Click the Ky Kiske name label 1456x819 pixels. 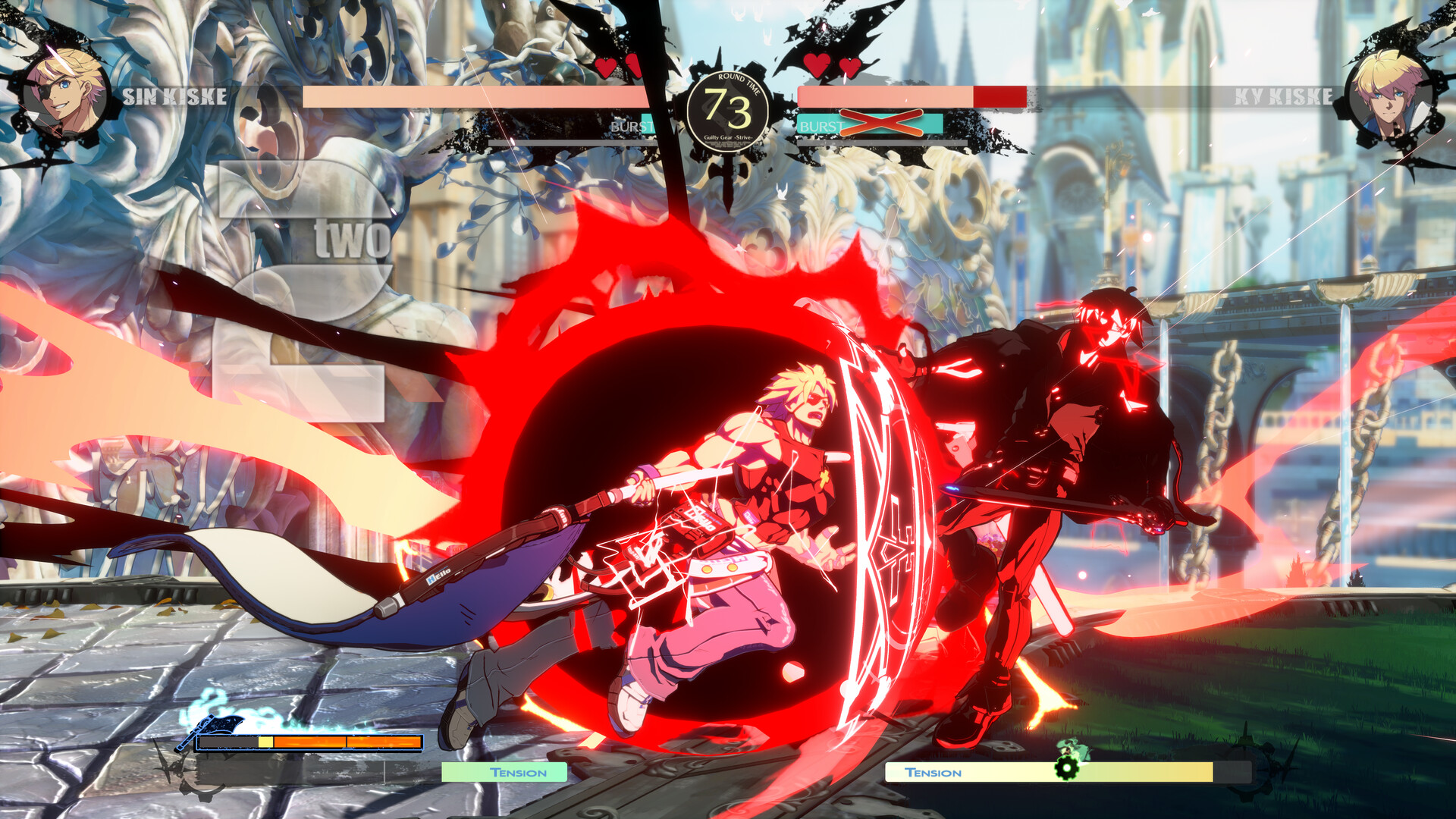point(1282,96)
